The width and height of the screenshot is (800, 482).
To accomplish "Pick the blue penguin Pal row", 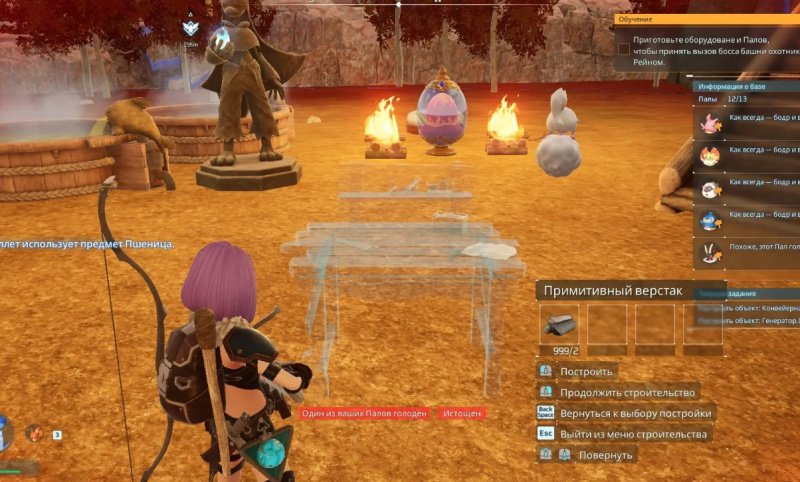I will [710, 219].
